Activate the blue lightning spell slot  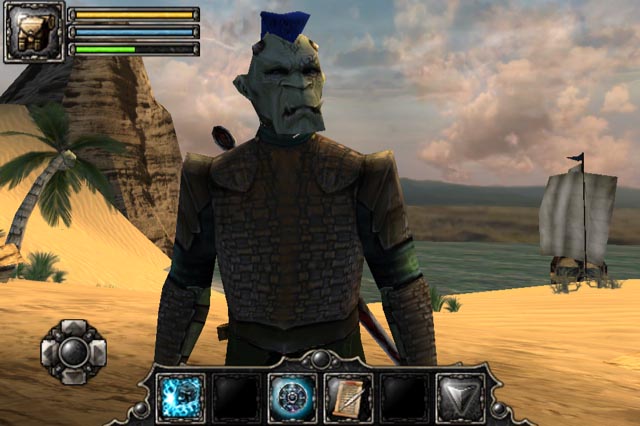point(181,397)
